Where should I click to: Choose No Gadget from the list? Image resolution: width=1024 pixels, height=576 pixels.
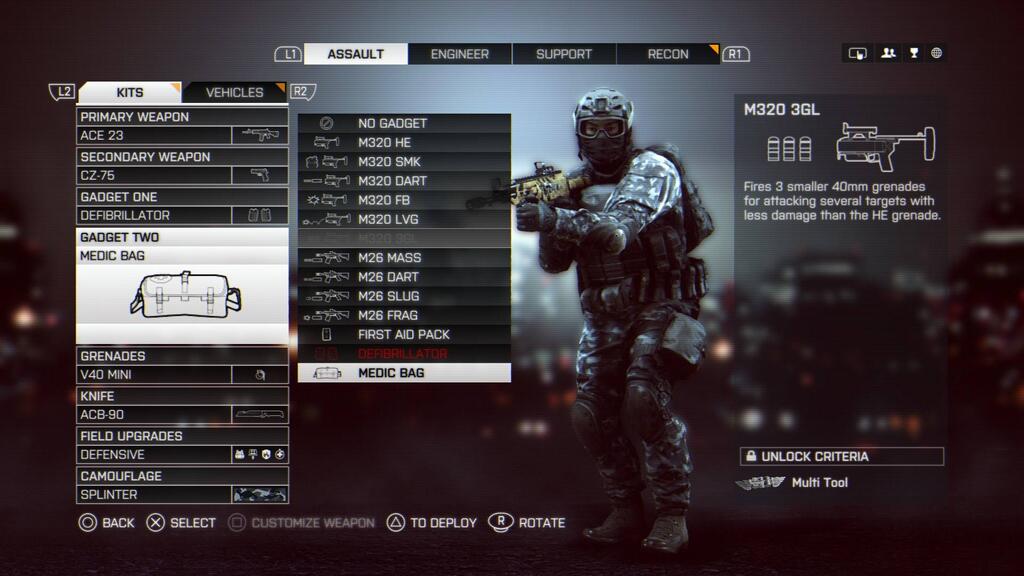(404, 123)
